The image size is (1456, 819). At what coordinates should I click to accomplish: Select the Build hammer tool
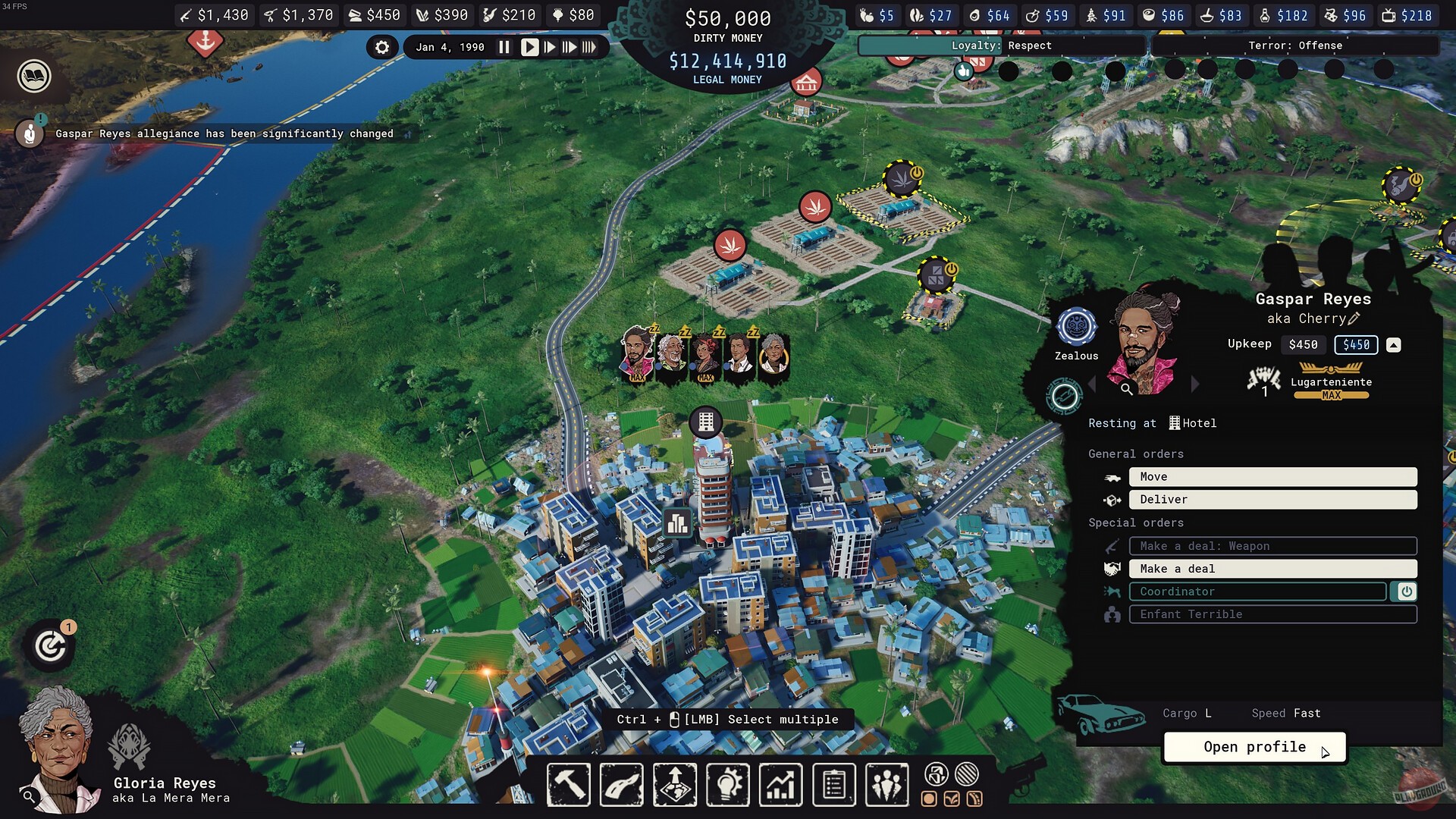[x=569, y=785]
